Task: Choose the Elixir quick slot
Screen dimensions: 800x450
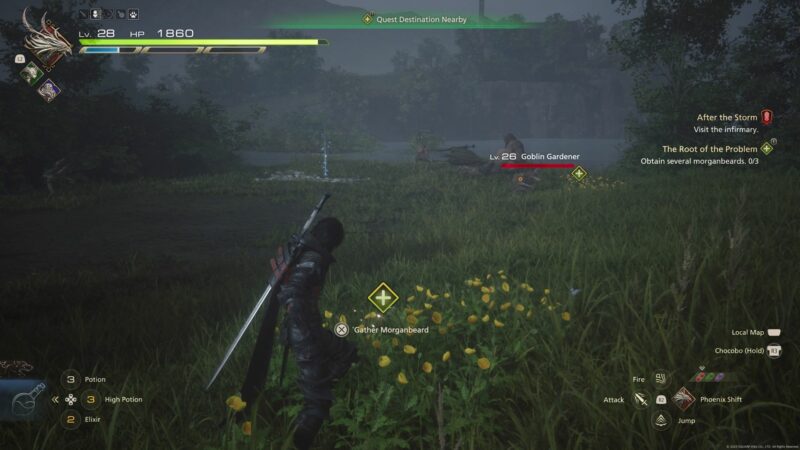Action: tap(71, 419)
